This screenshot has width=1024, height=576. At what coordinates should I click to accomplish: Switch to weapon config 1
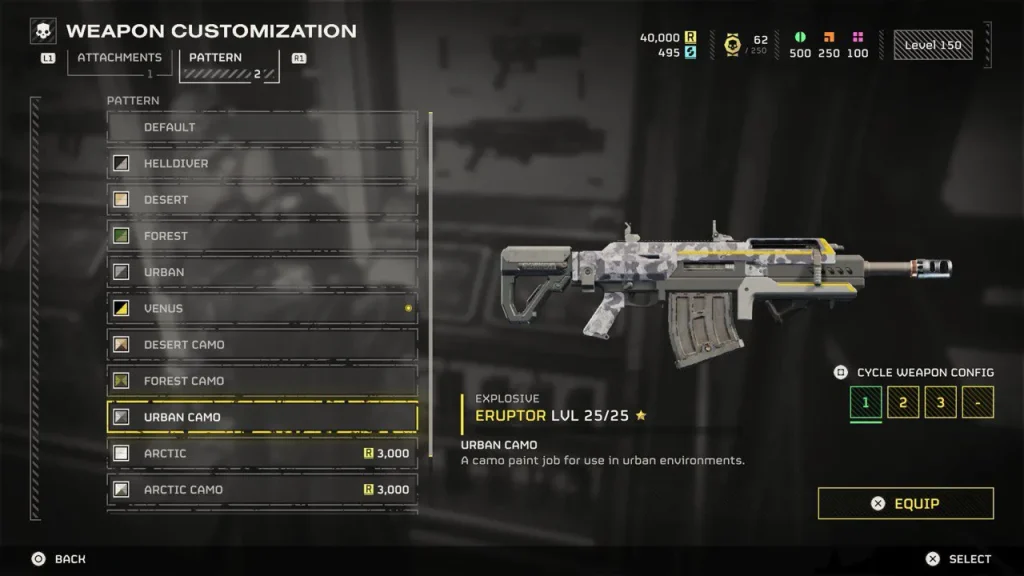(866, 402)
